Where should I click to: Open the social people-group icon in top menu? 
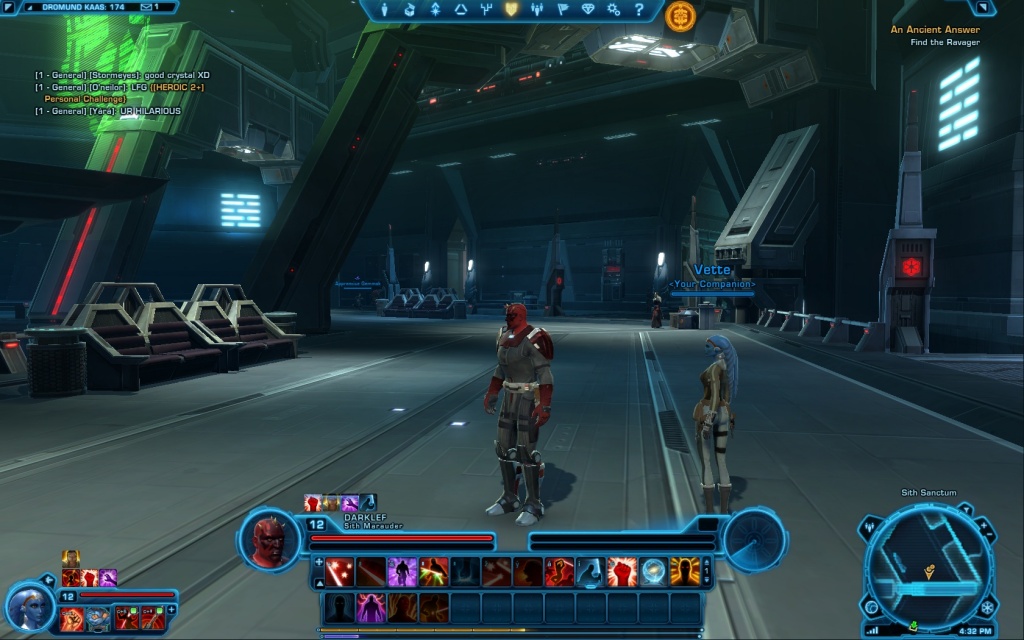[537, 10]
